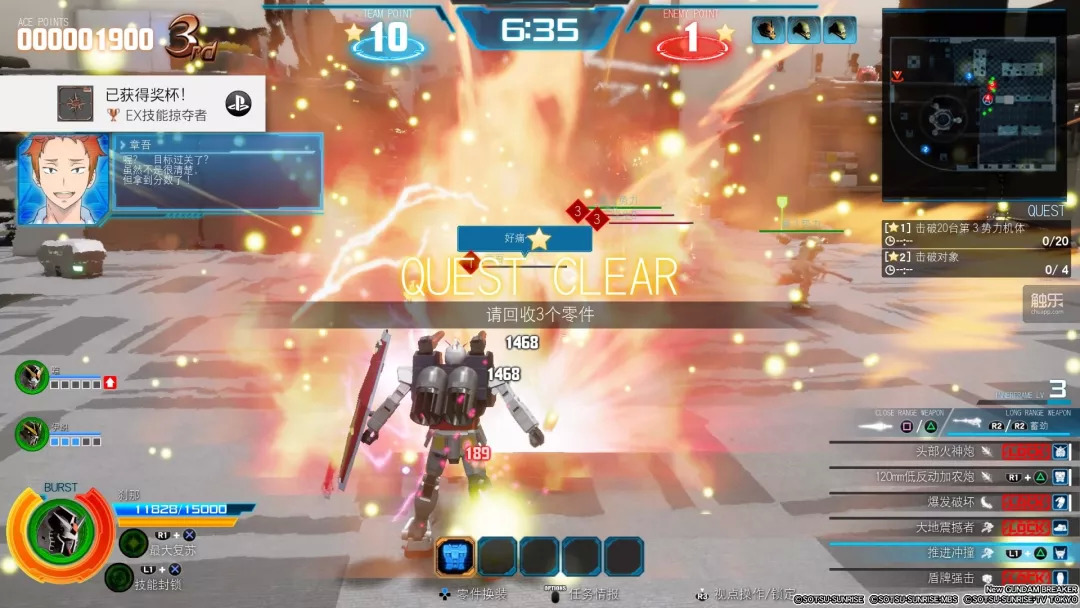Activate the 最大复苏 EX skill icon
The height and width of the screenshot is (608, 1080).
134,542
